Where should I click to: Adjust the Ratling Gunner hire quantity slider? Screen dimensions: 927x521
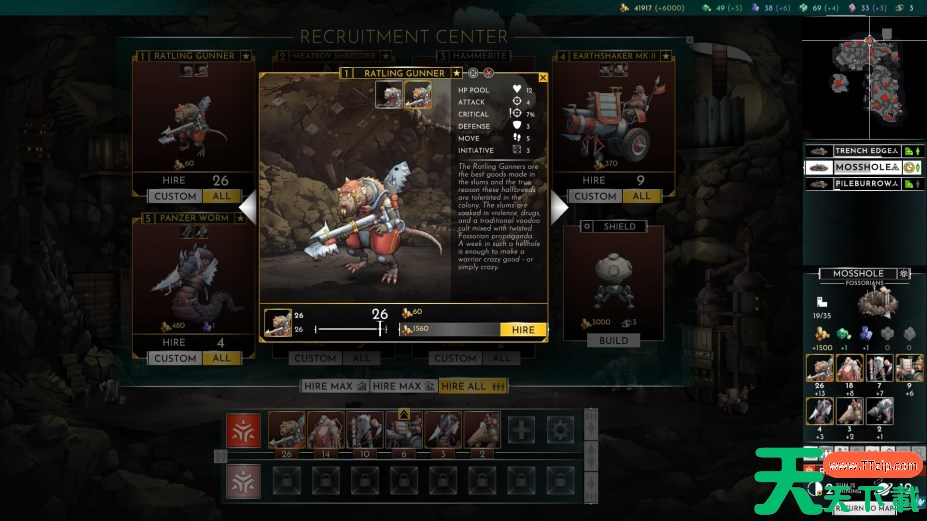(x=357, y=329)
